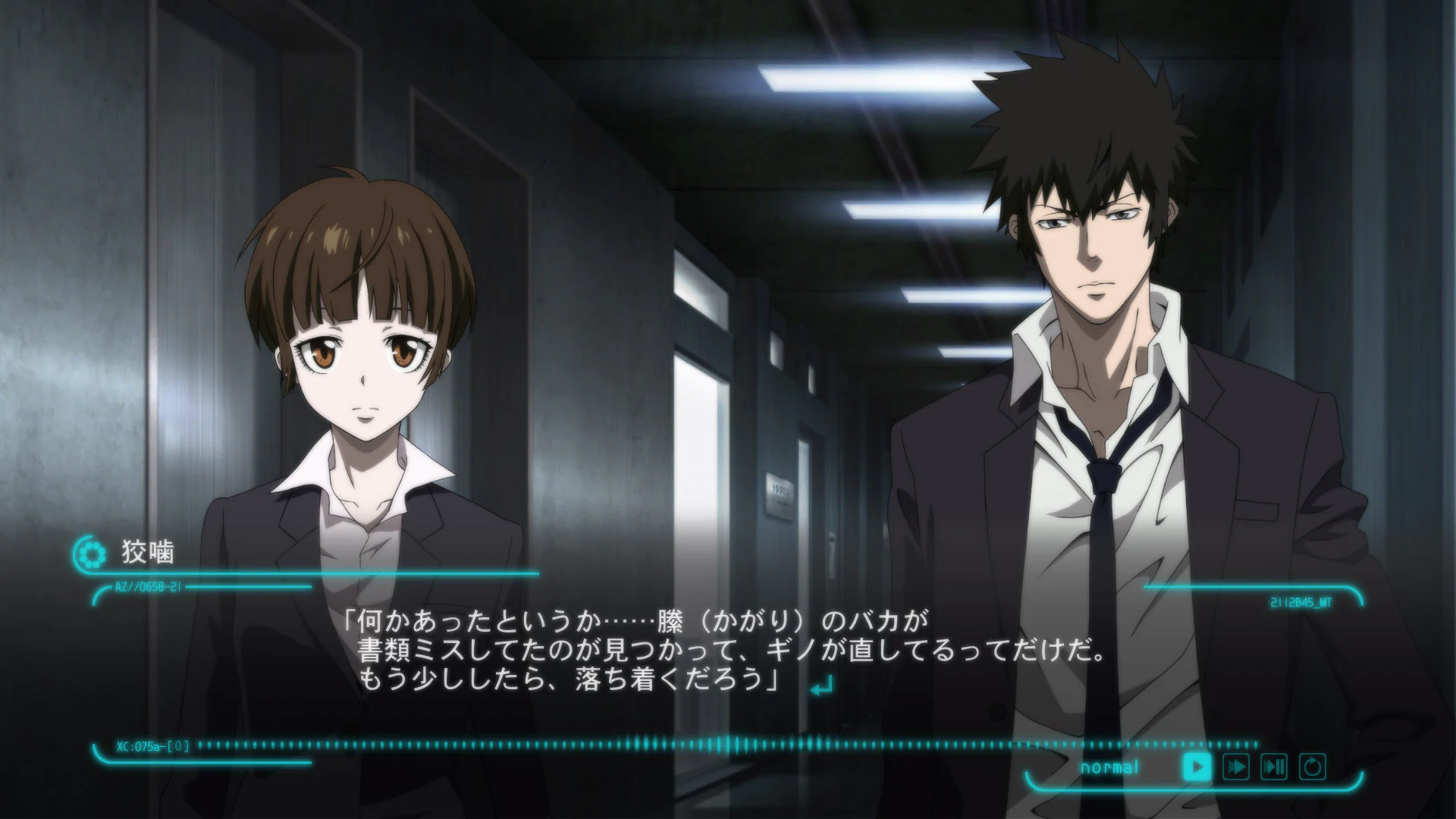This screenshot has height=819, width=1456.
Task: Open settings via the gear icon beside 狡噛
Action: point(91,554)
